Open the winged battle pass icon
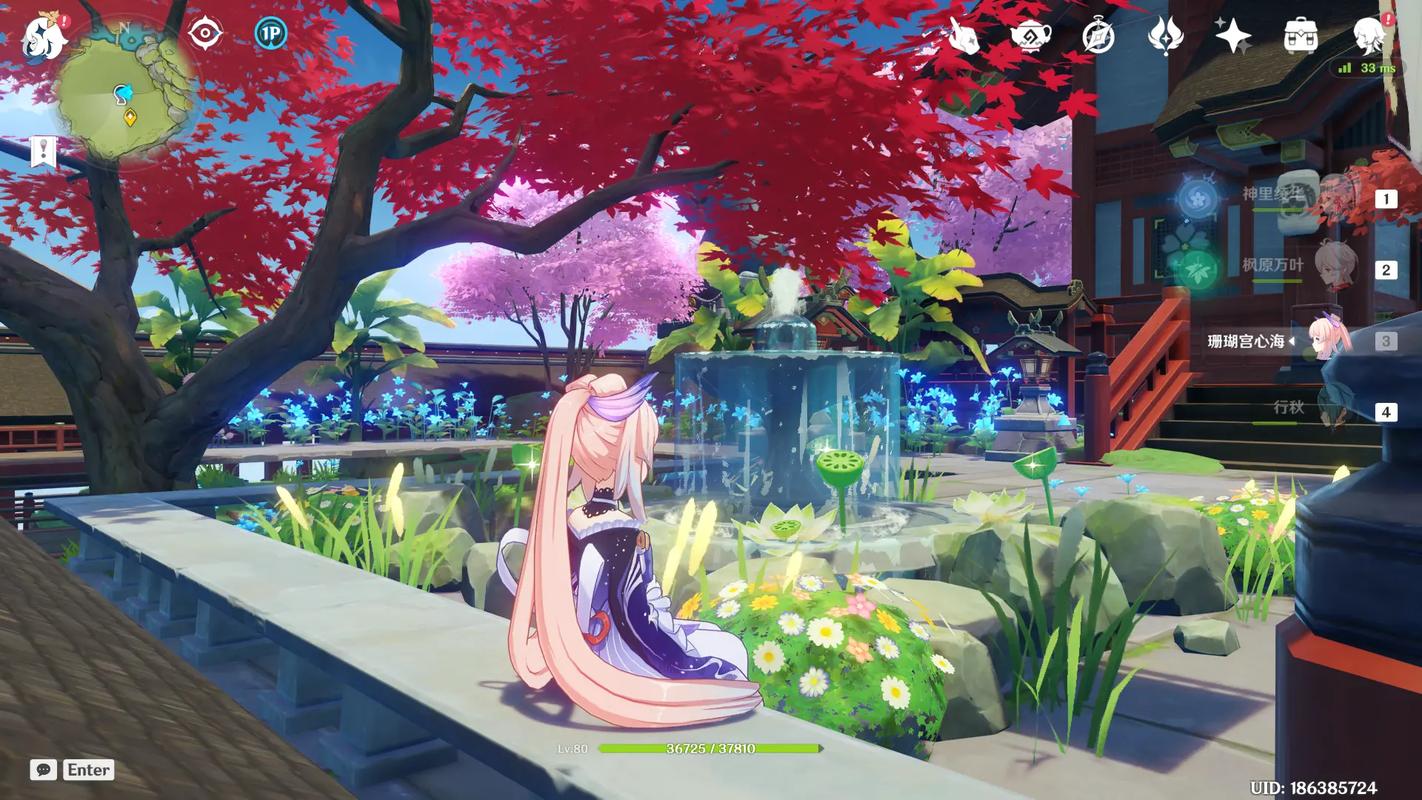This screenshot has width=1422, height=800. (1165, 37)
